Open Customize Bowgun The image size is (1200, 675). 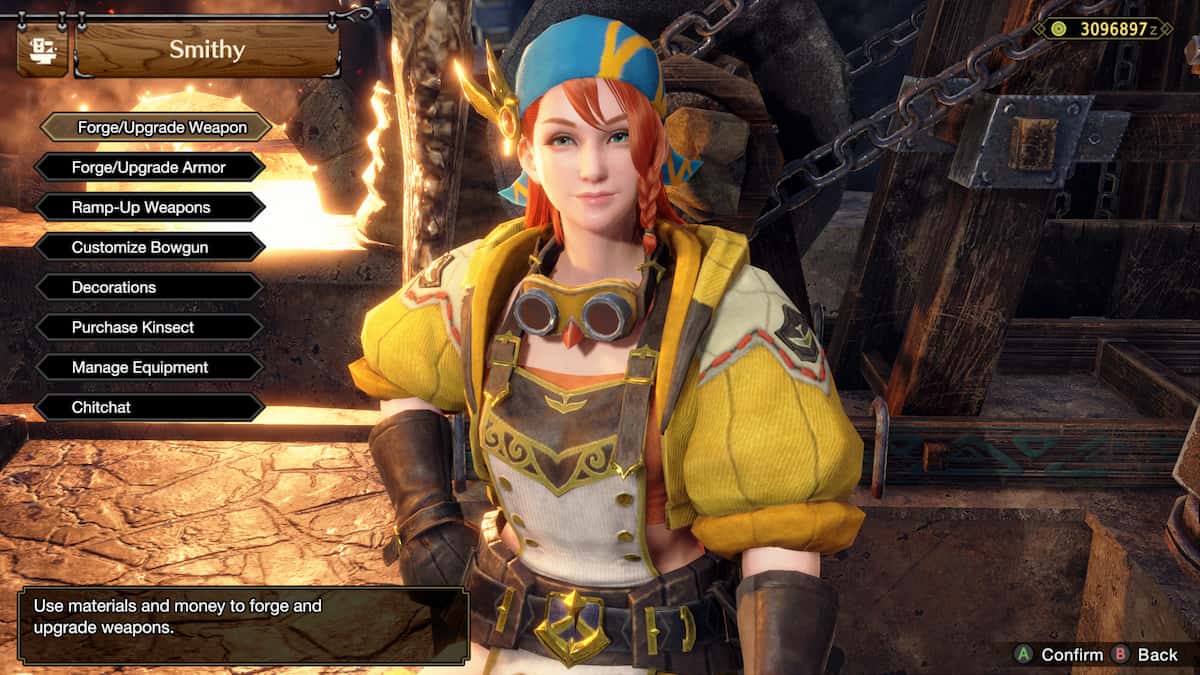[149, 247]
